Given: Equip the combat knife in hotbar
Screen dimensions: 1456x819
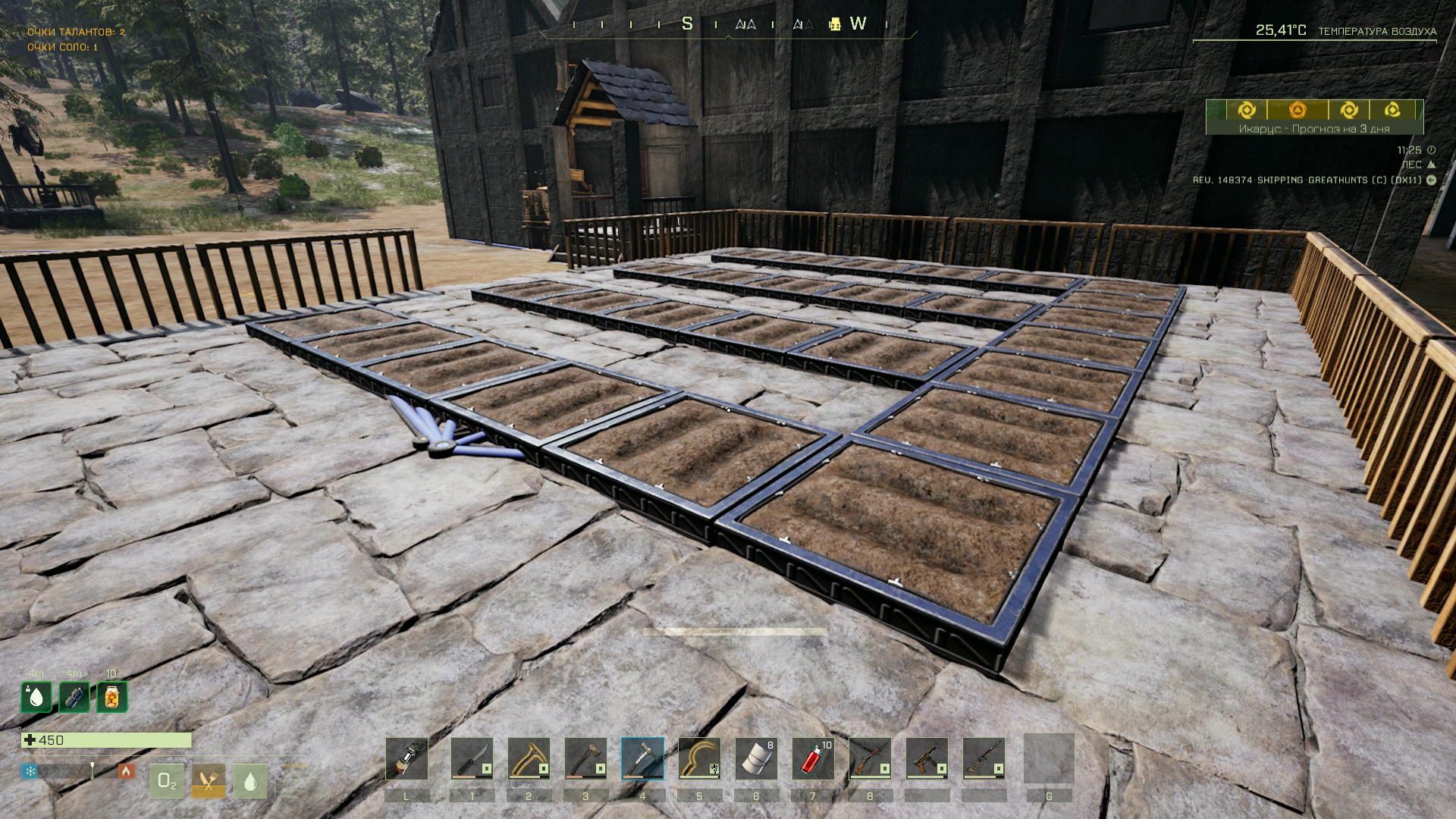Looking at the screenshot, I should coord(472,758).
